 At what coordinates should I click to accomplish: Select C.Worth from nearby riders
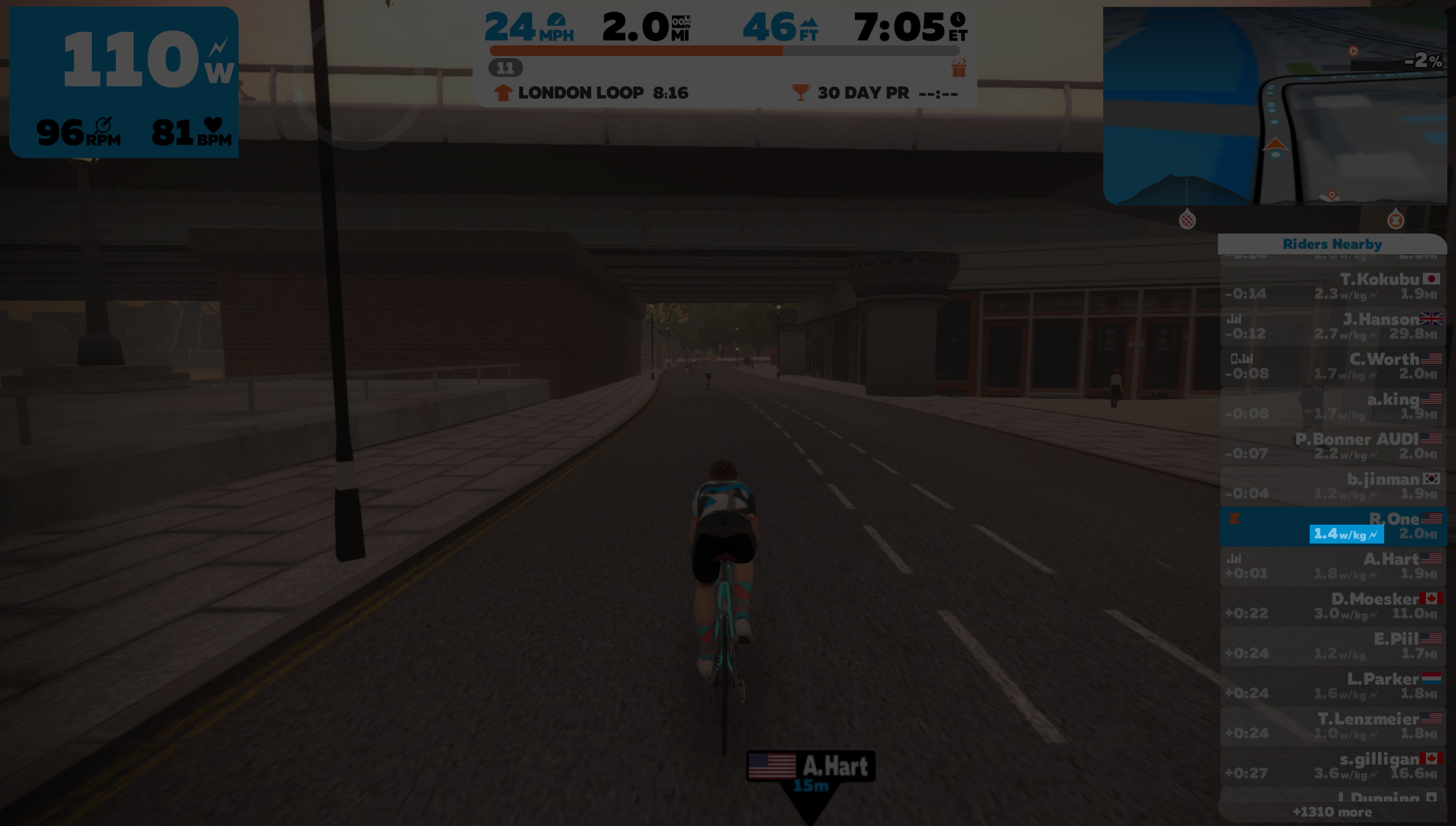point(1332,367)
